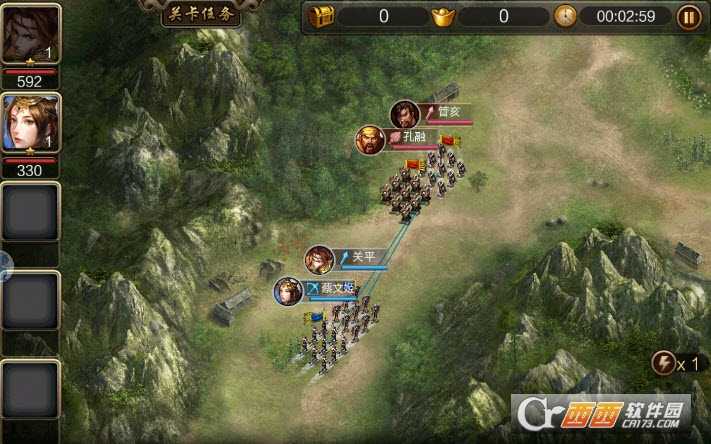Pause the battle with the pause button

click(x=689, y=16)
